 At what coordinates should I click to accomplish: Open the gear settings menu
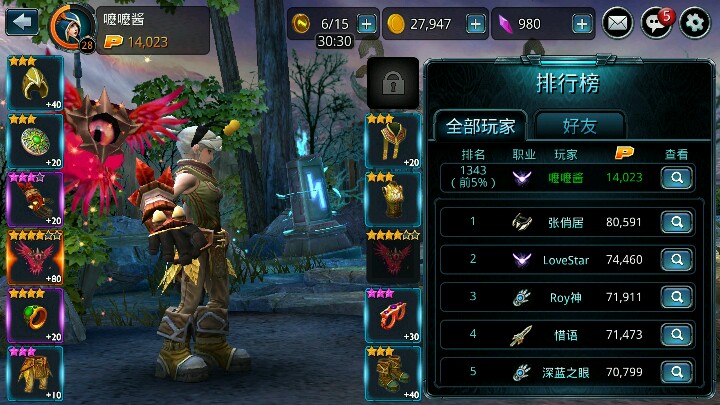click(x=695, y=22)
